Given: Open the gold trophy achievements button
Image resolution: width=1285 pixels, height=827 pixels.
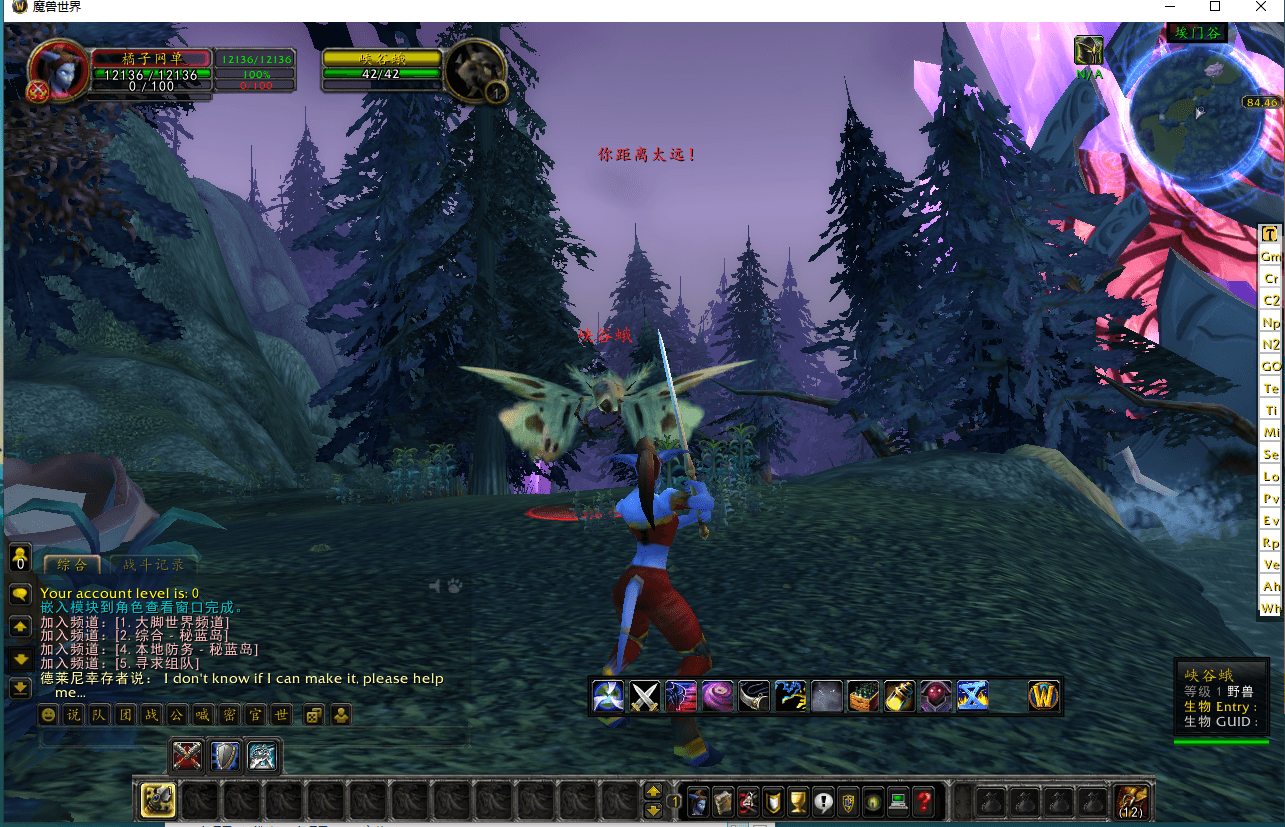Looking at the screenshot, I should (x=797, y=801).
